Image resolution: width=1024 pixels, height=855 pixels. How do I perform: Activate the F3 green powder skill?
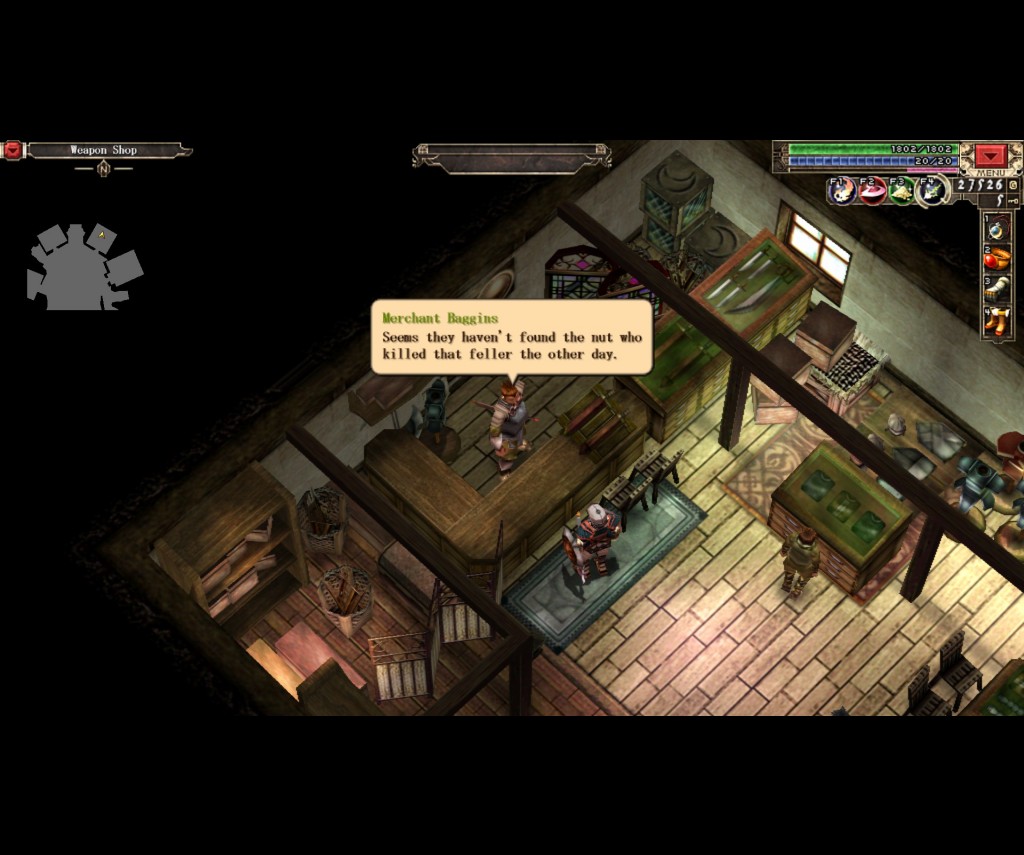point(902,189)
